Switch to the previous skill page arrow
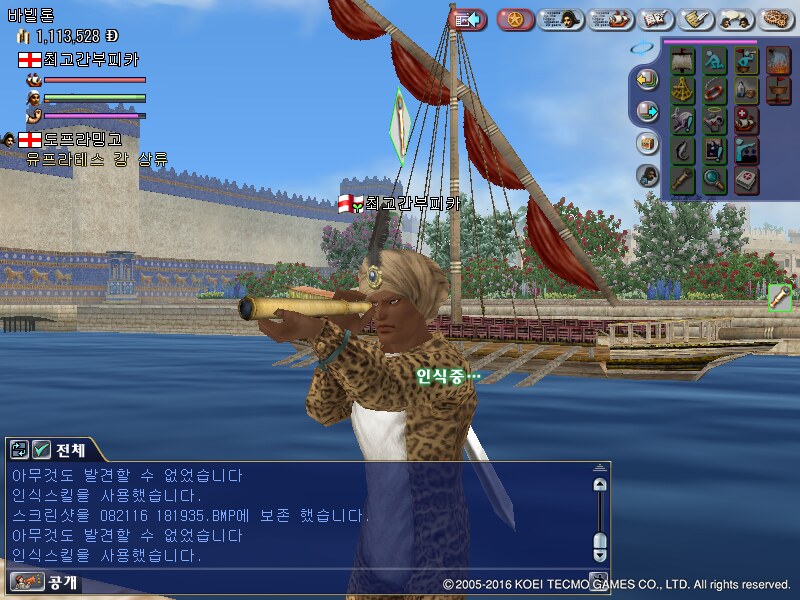Viewport: 800px width, 600px height. pos(648,79)
